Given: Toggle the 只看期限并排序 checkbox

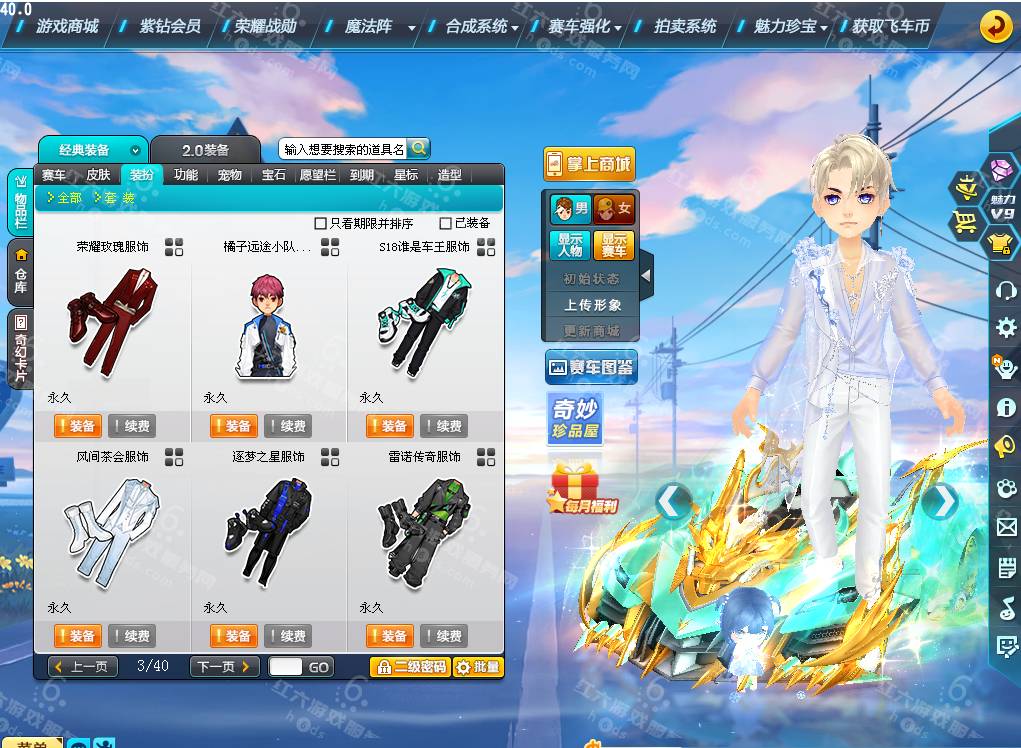Looking at the screenshot, I should [x=321, y=224].
